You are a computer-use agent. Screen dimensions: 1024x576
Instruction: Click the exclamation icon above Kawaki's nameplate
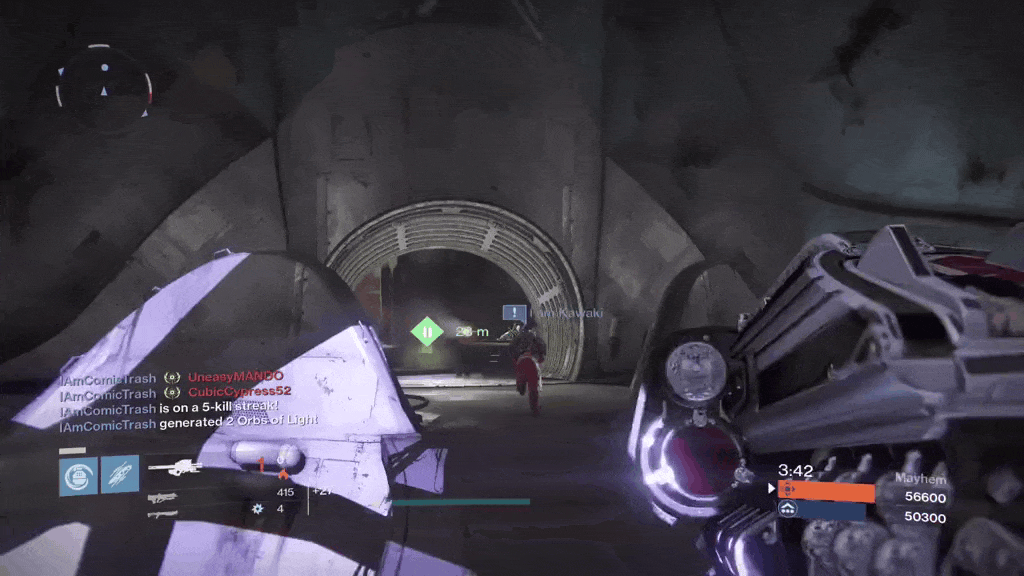(x=514, y=314)
